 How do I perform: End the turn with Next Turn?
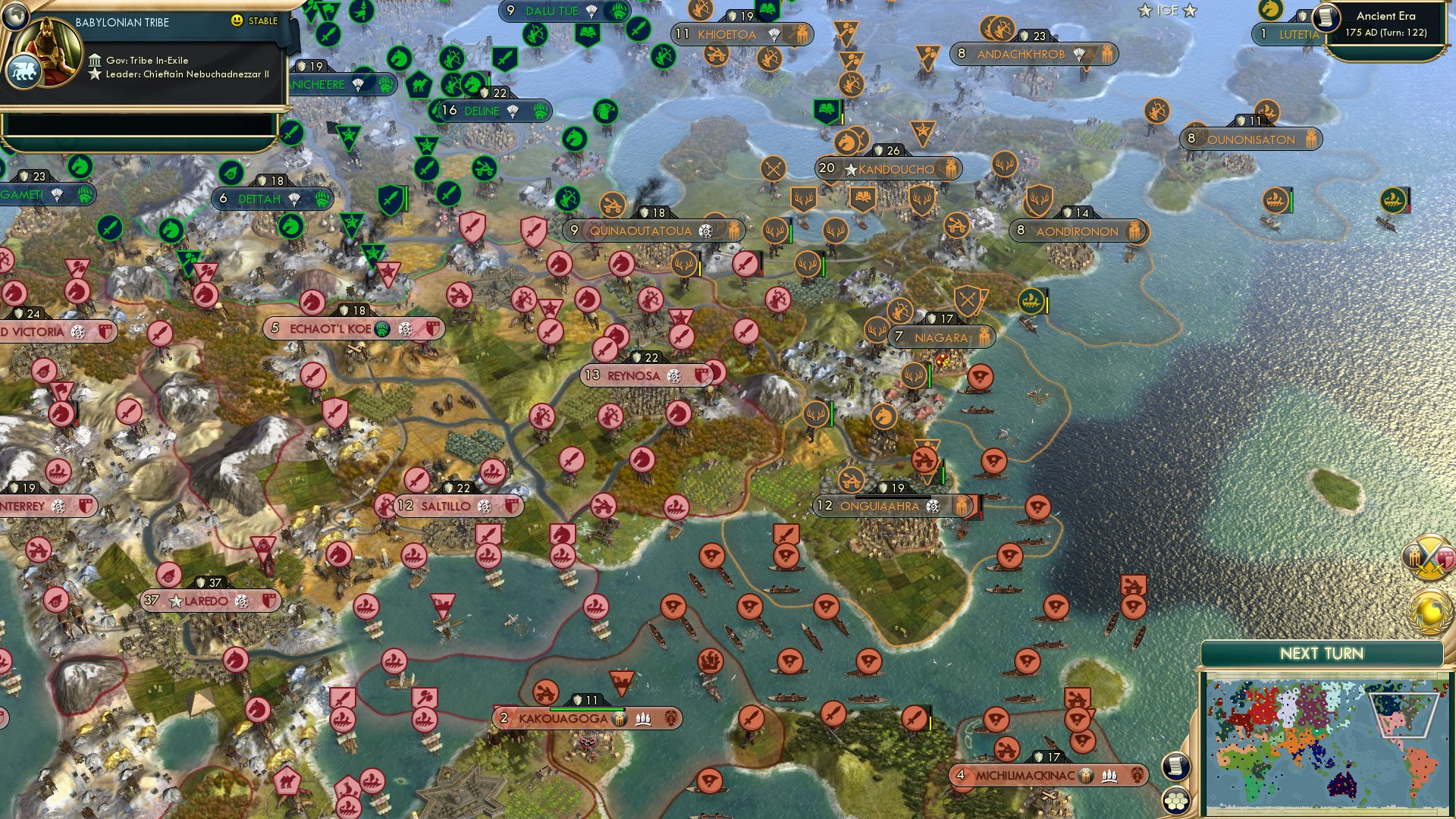(1321, 654)
